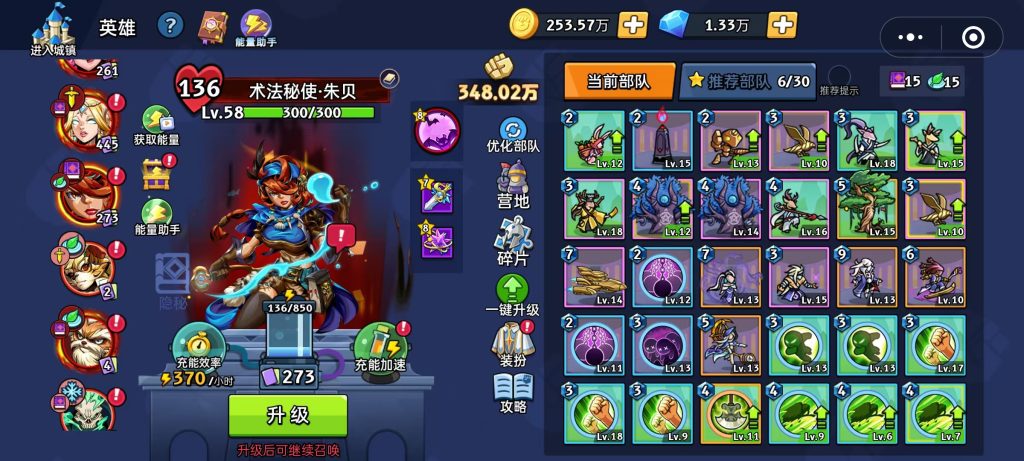Viewport: 1024px width, 461px height.
Task: Select the blonde female hero portrait
Action: point(85,122)
